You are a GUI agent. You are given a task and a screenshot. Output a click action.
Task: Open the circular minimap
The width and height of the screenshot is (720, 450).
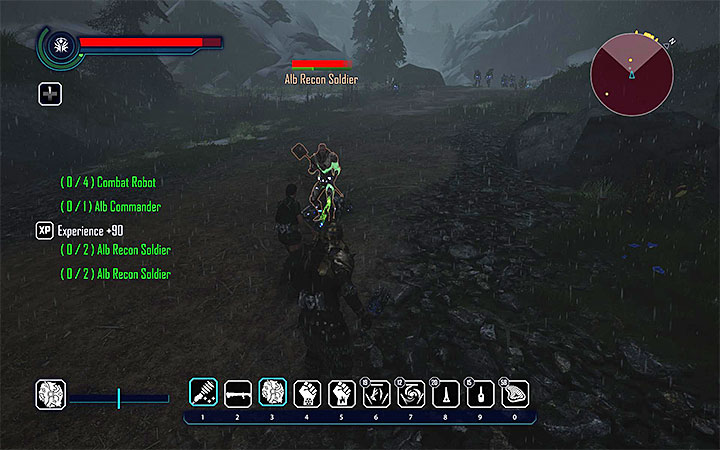point(630,75)
